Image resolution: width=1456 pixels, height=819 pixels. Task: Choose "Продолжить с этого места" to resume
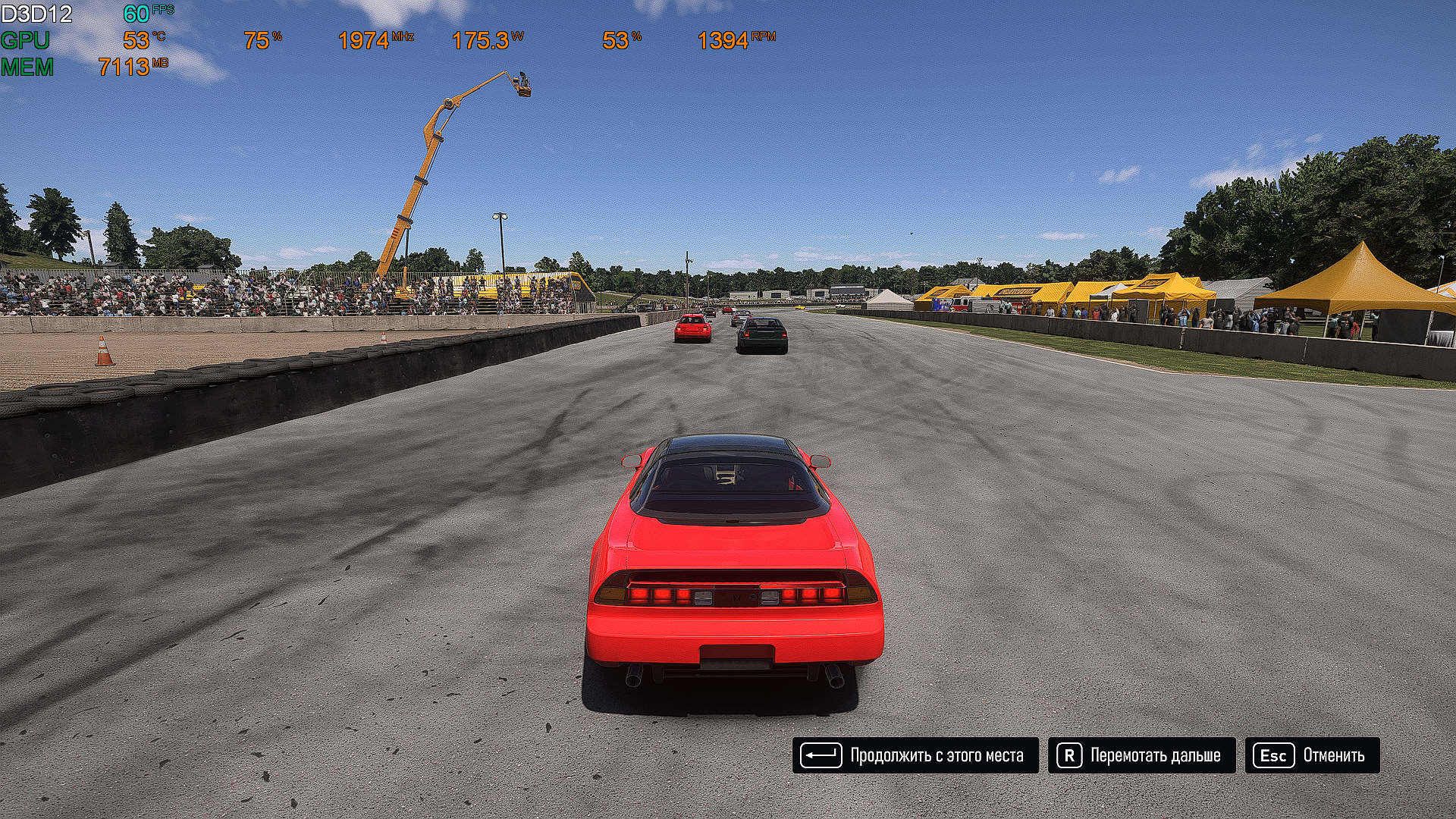pos(915,755)
